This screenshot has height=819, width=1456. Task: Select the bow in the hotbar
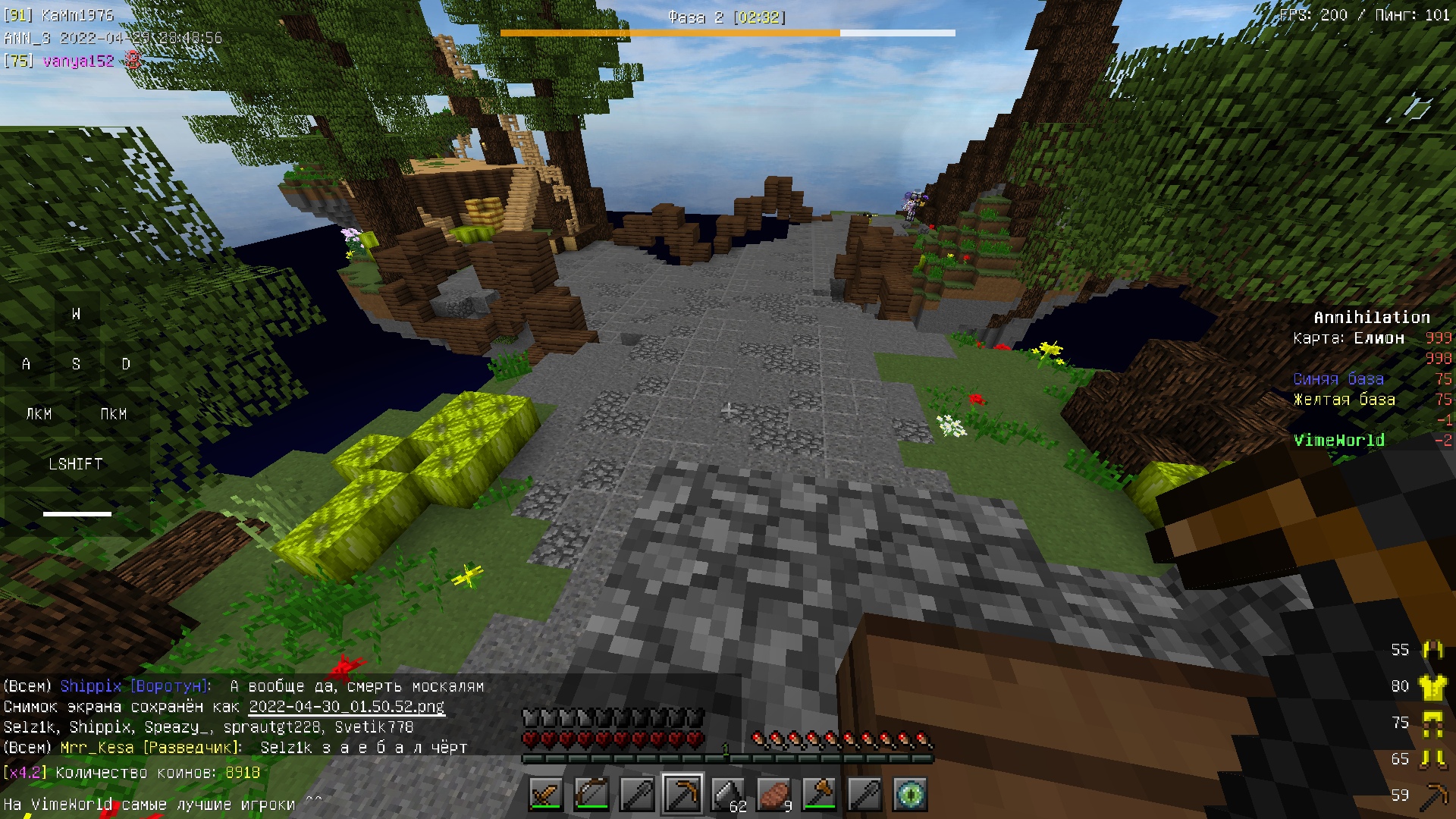tap(591, 794)
